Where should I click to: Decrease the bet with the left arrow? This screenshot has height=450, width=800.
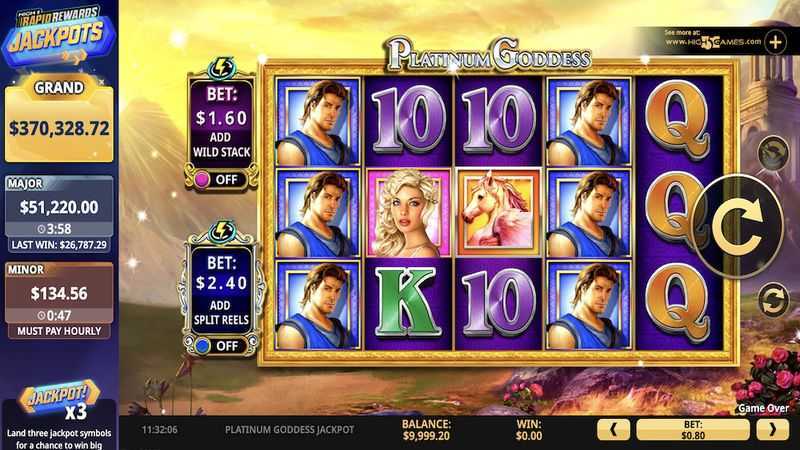(x=613, y=430)
